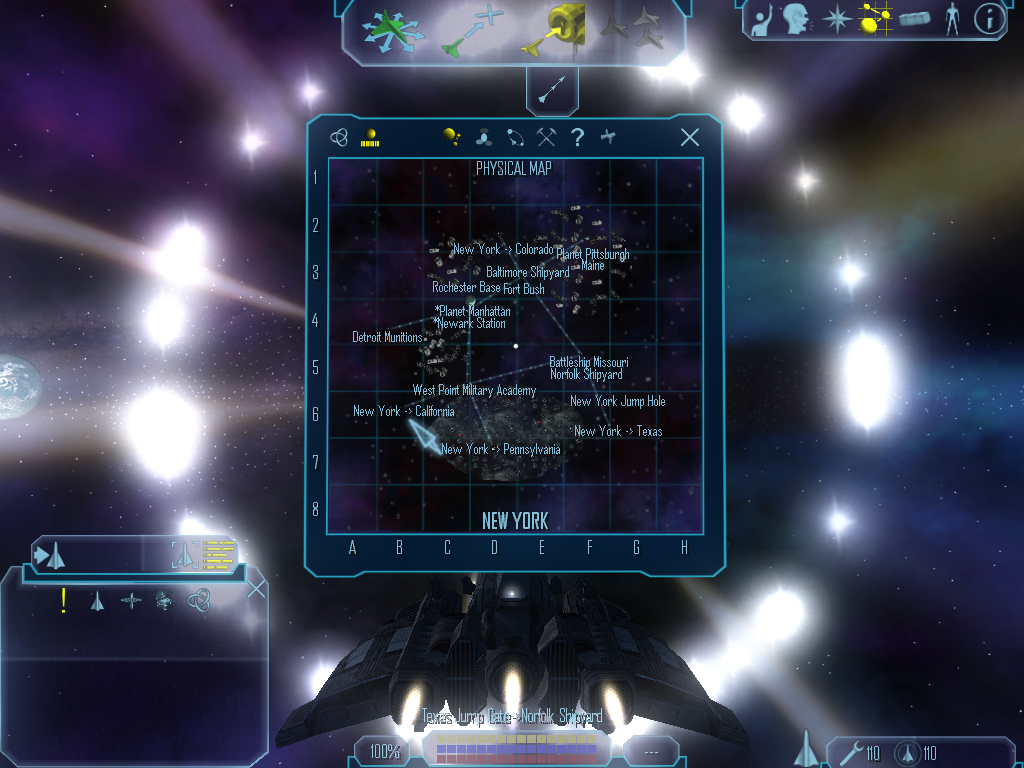Viewport: 1024px width, 768px height.
Task: Close the contact list panel
Action: click(x=256, y=588)
